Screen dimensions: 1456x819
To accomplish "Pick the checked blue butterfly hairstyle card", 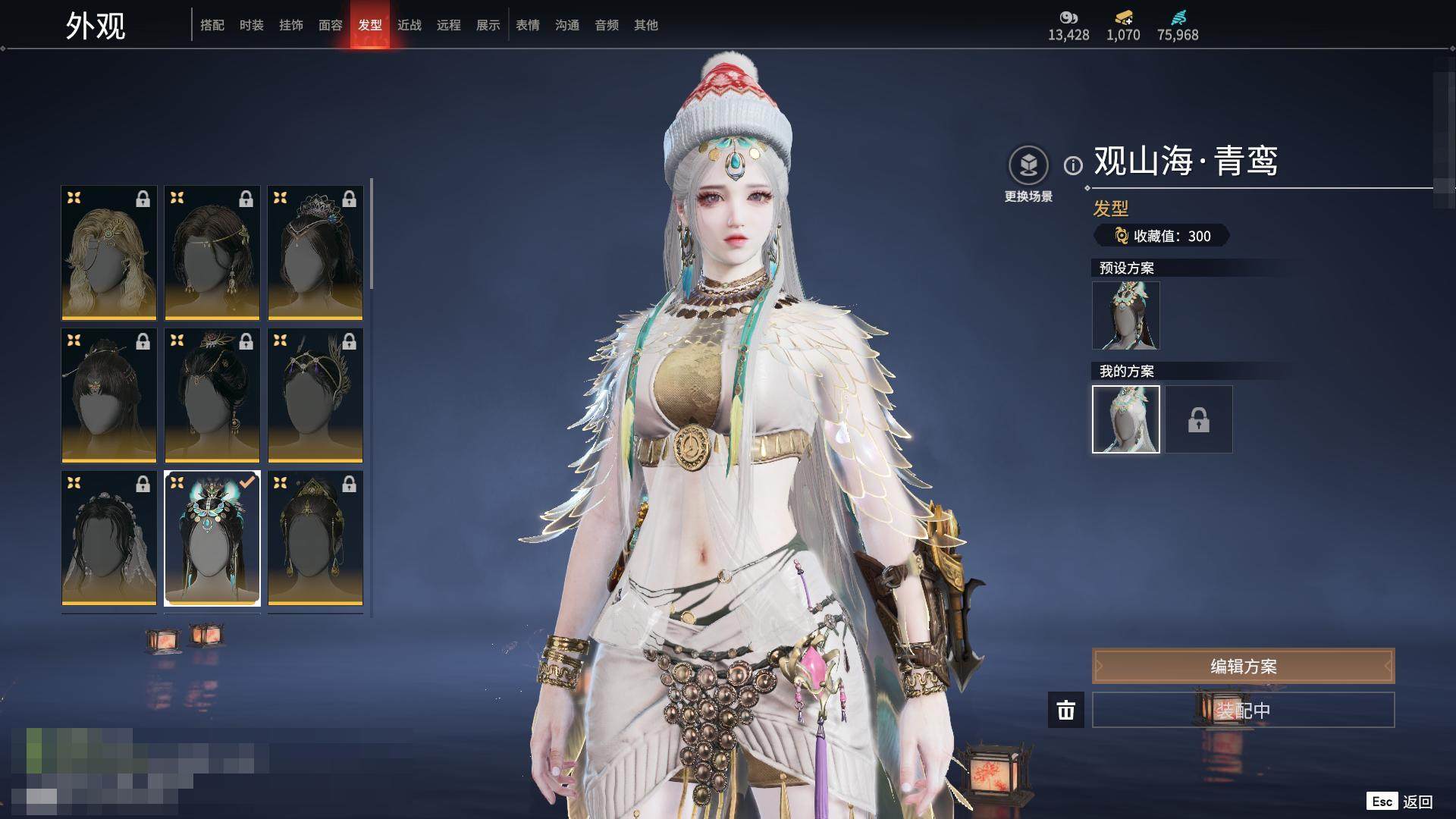I will (212, 538).
